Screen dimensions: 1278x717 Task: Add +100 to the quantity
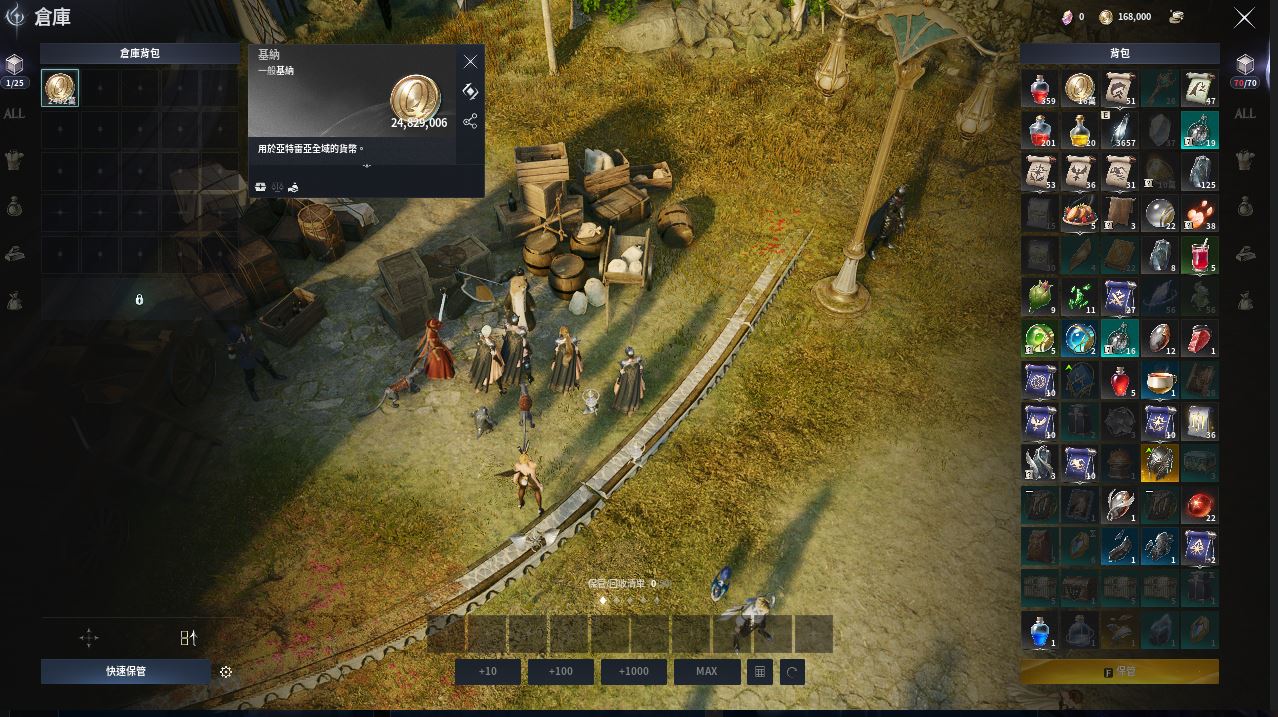(x=561, y=671)
